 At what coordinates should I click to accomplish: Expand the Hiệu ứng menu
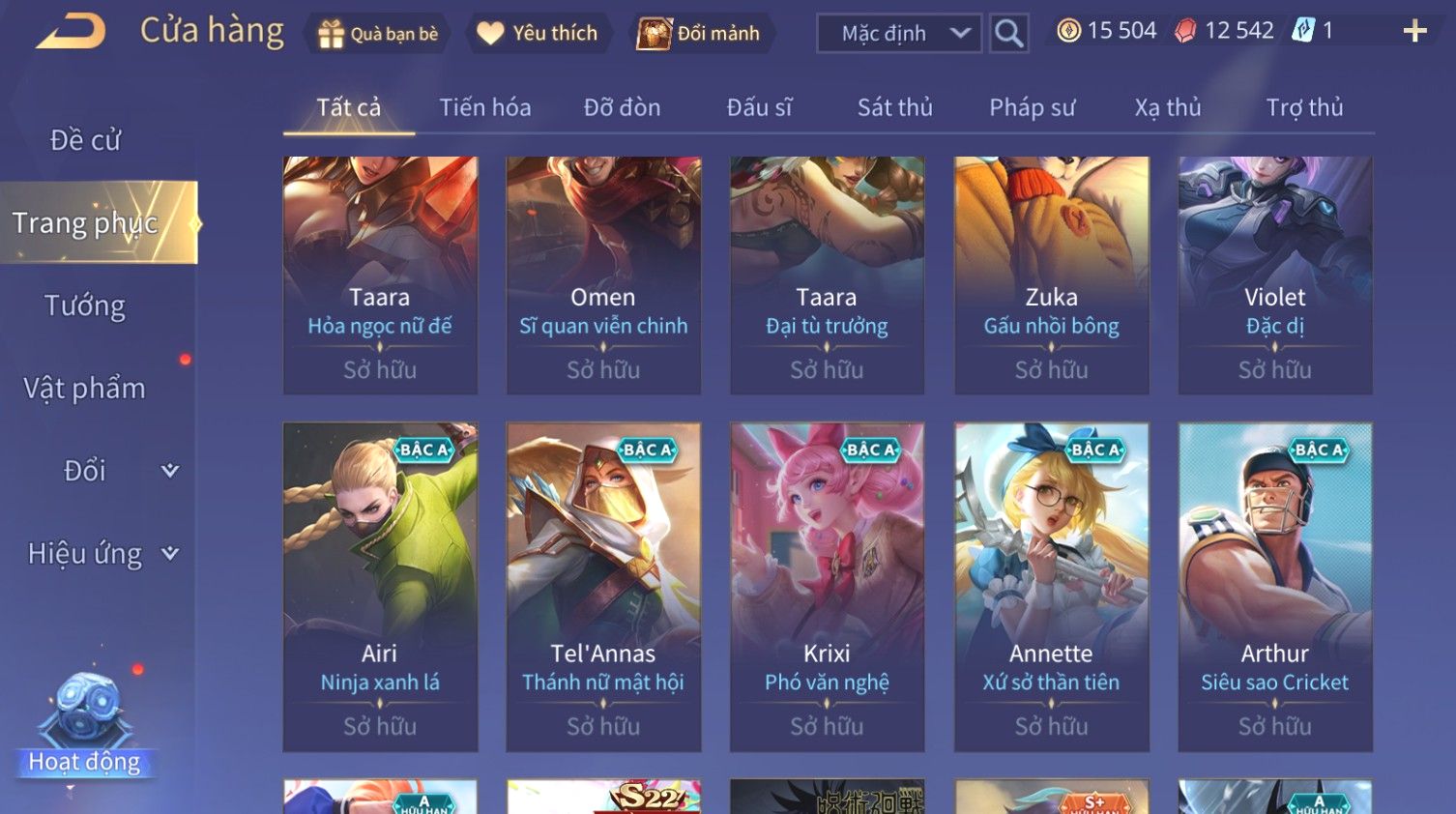(102, 554)
